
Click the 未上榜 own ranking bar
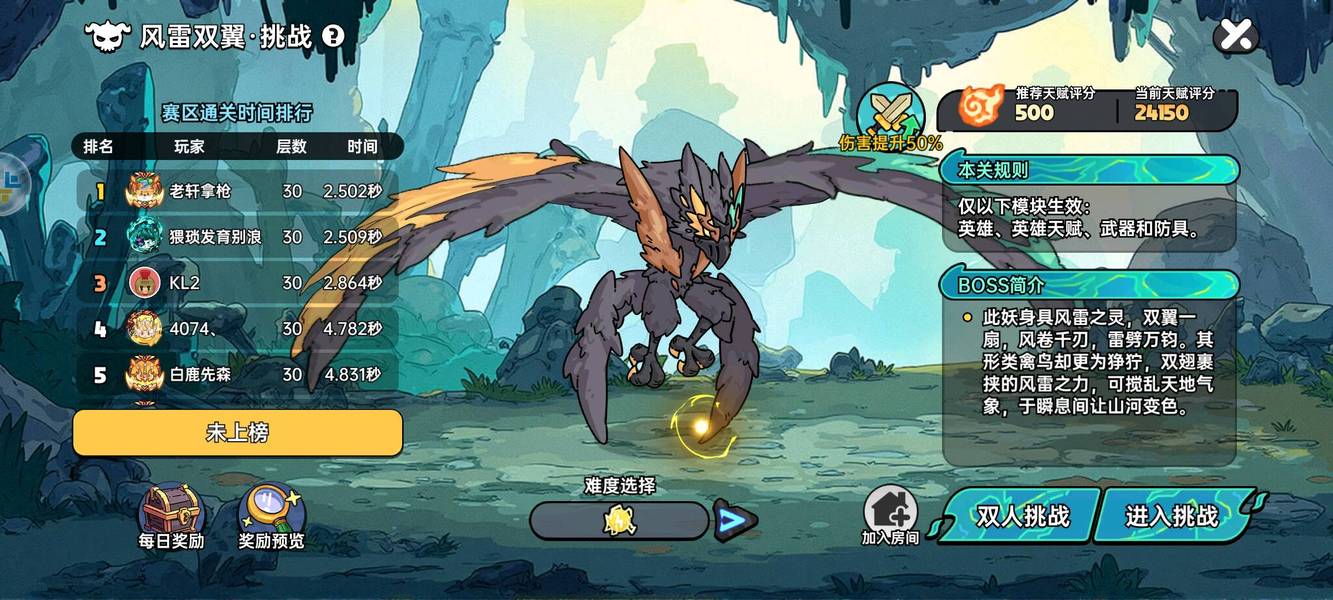click(x=237, y=433)
